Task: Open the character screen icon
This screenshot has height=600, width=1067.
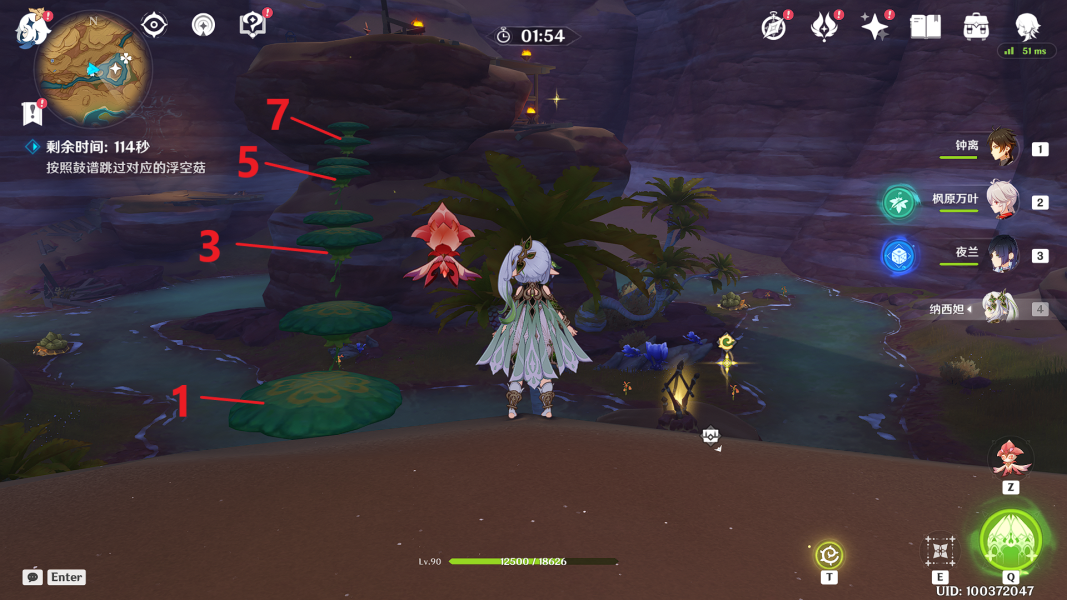Action: 1026,27
